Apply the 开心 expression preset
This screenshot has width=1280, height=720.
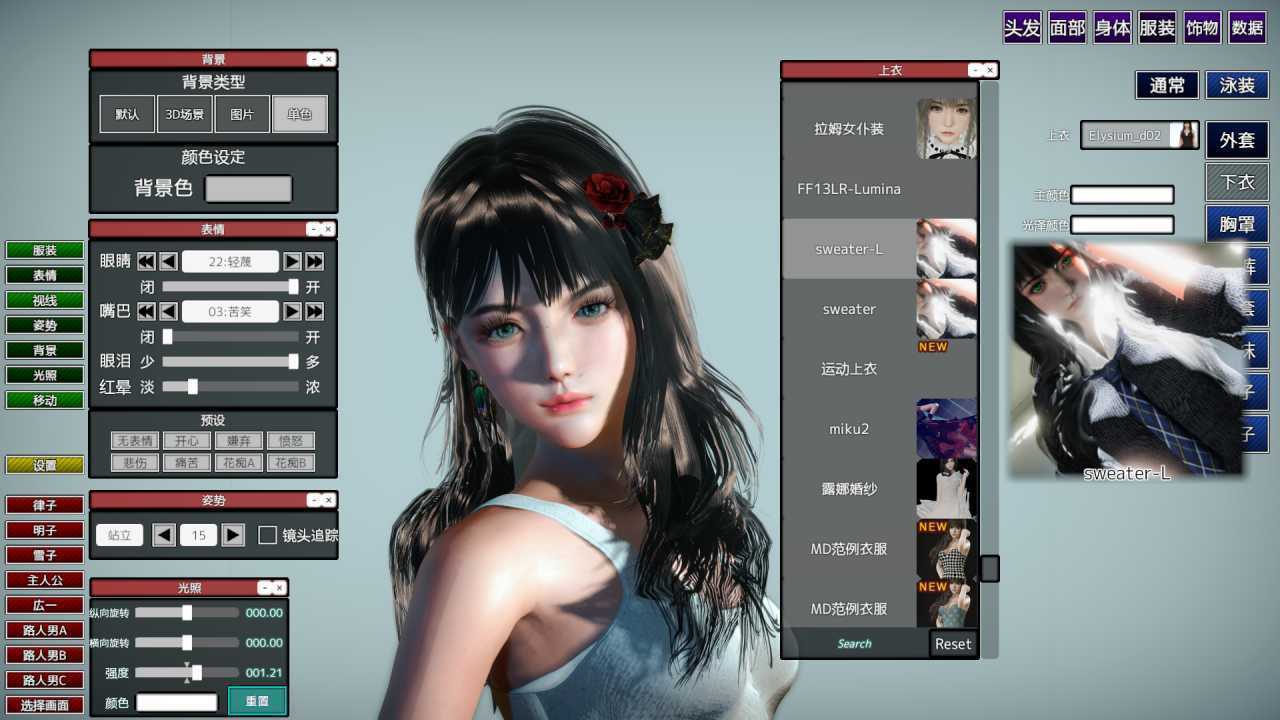[x=187, y=440]
